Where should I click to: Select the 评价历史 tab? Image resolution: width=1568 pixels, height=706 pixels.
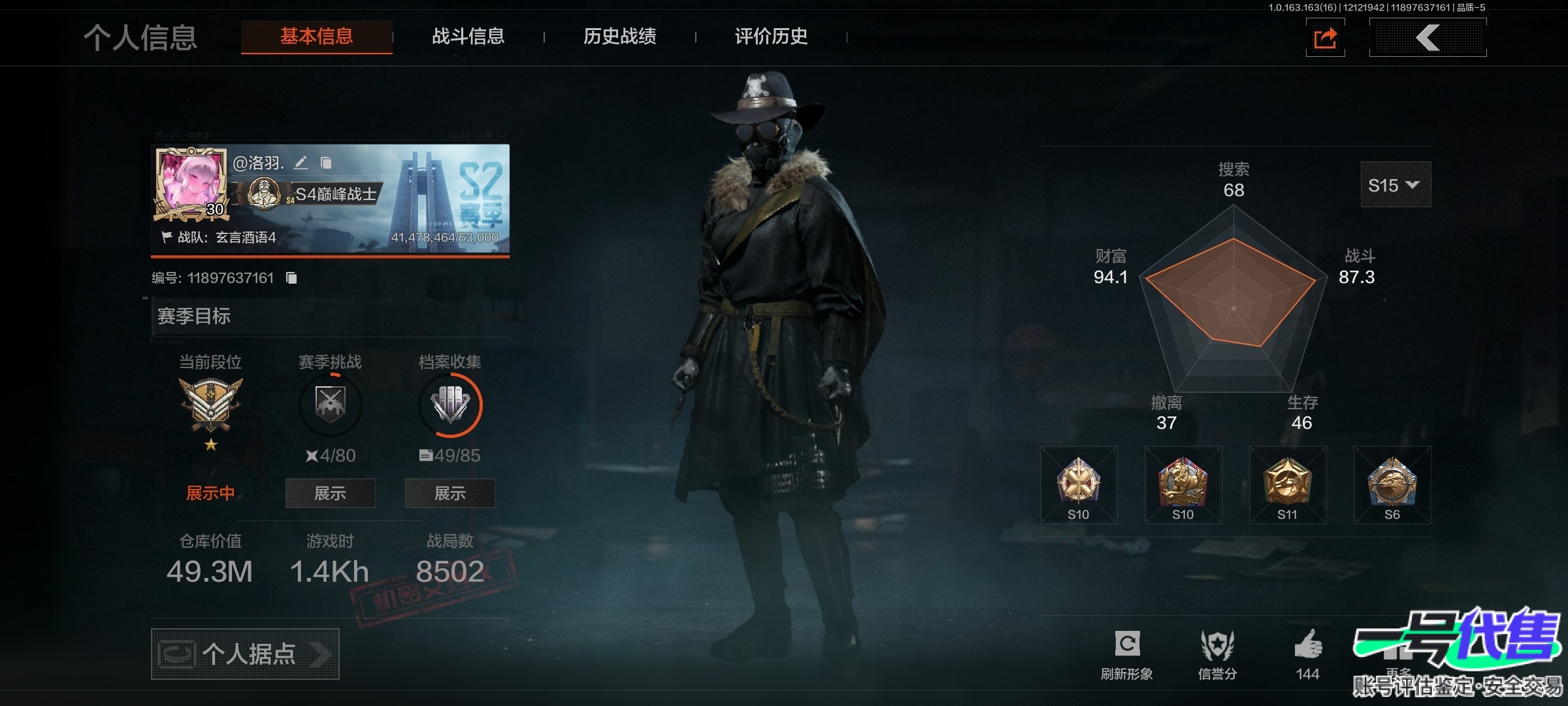(771, 37)
